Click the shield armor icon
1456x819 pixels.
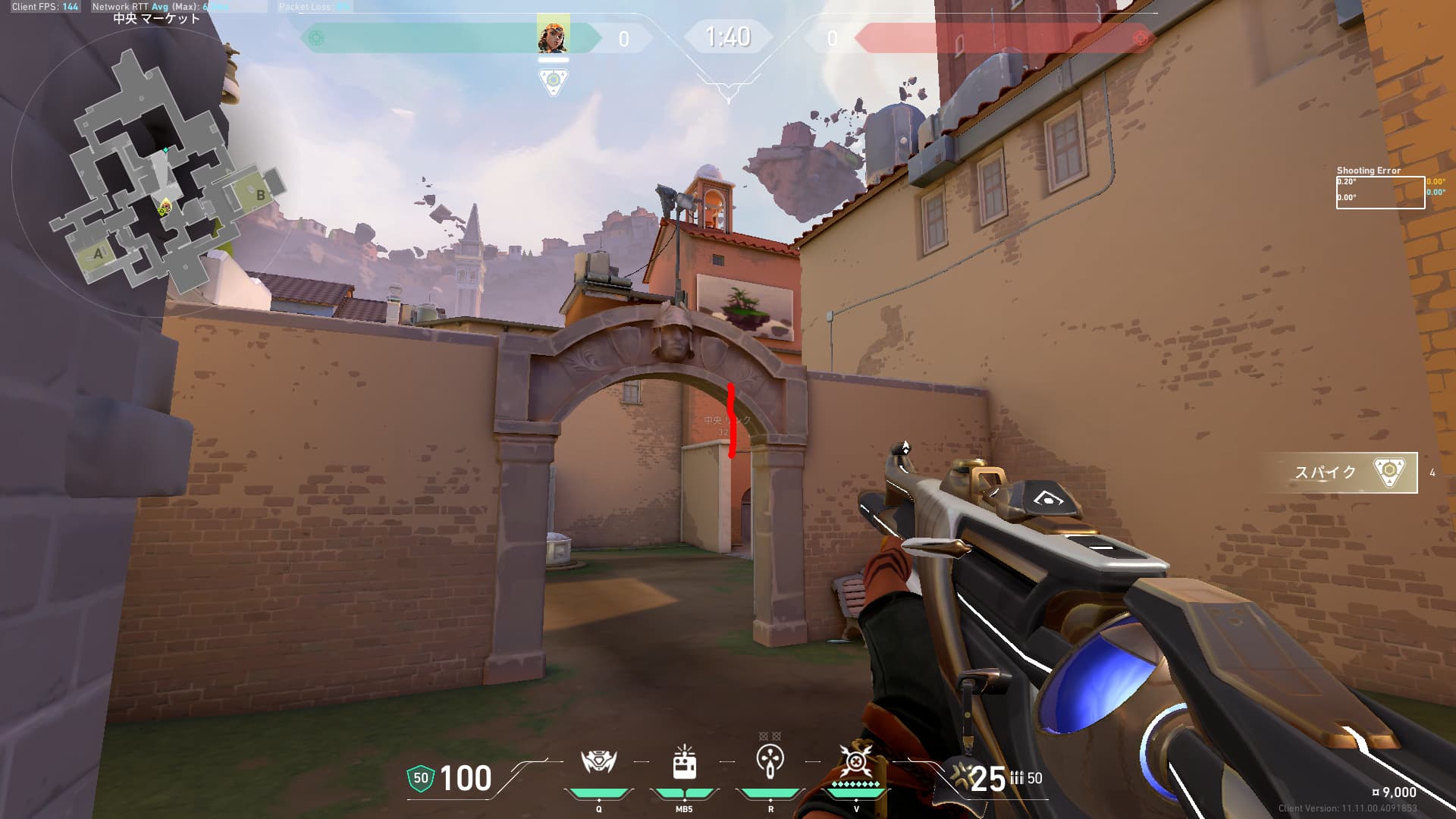[x=420, y=779]
